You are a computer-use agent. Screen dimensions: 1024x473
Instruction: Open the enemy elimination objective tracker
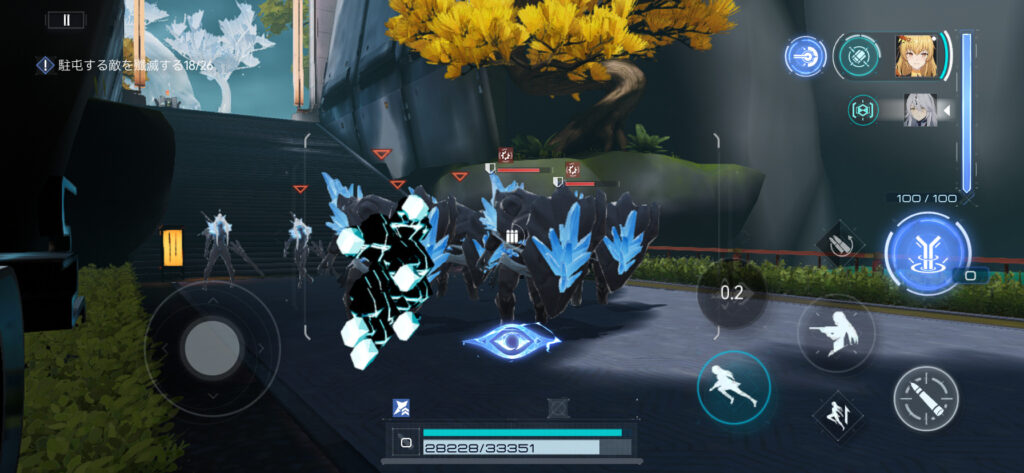(x=125, y=65)
